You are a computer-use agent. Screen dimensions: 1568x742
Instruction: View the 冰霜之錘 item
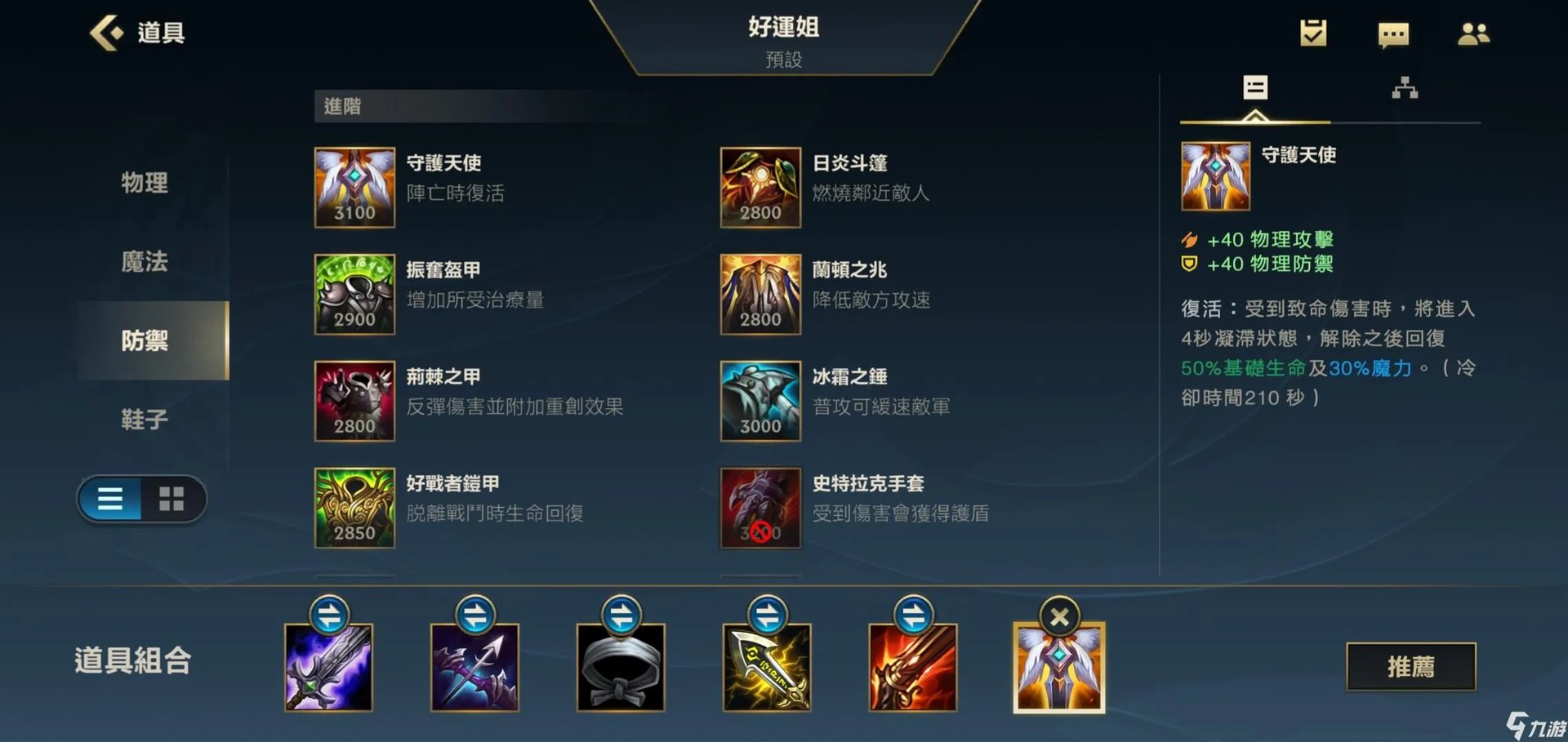(759, 402)
